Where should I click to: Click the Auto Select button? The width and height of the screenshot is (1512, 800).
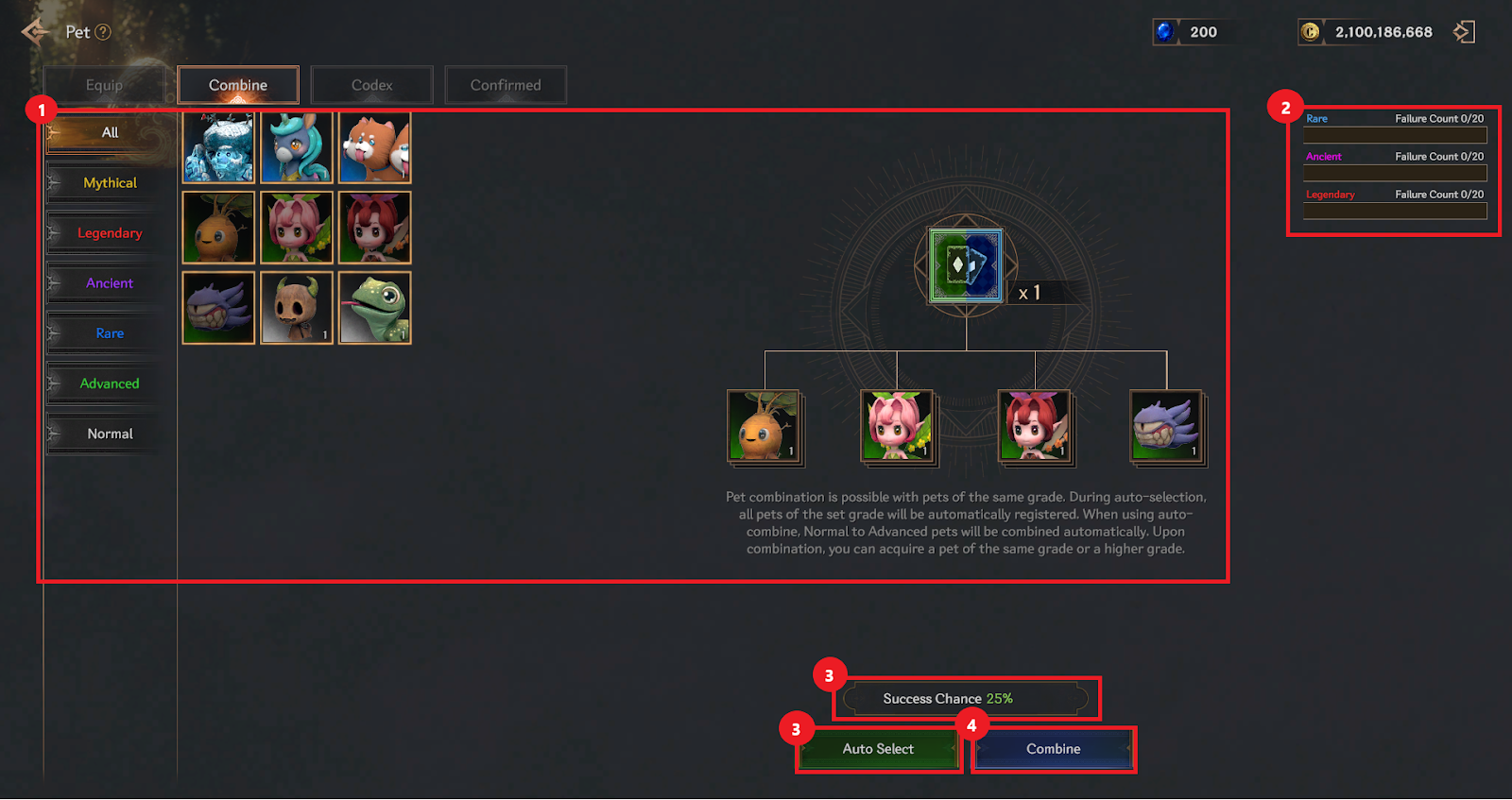point(878,749)
